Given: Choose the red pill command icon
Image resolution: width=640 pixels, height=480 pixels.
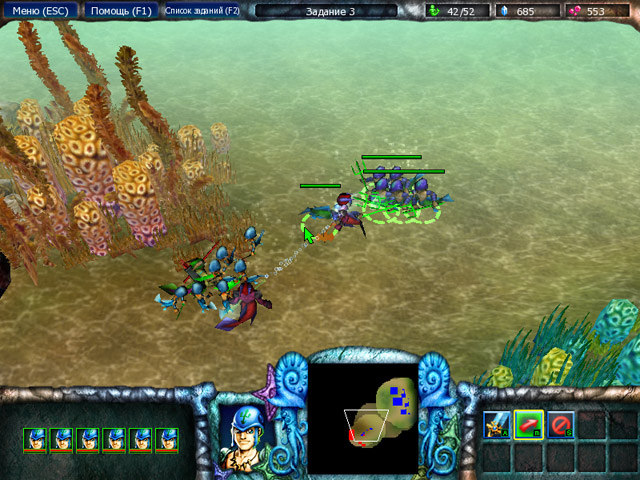Looking at the screenshot, I should 529,425.
